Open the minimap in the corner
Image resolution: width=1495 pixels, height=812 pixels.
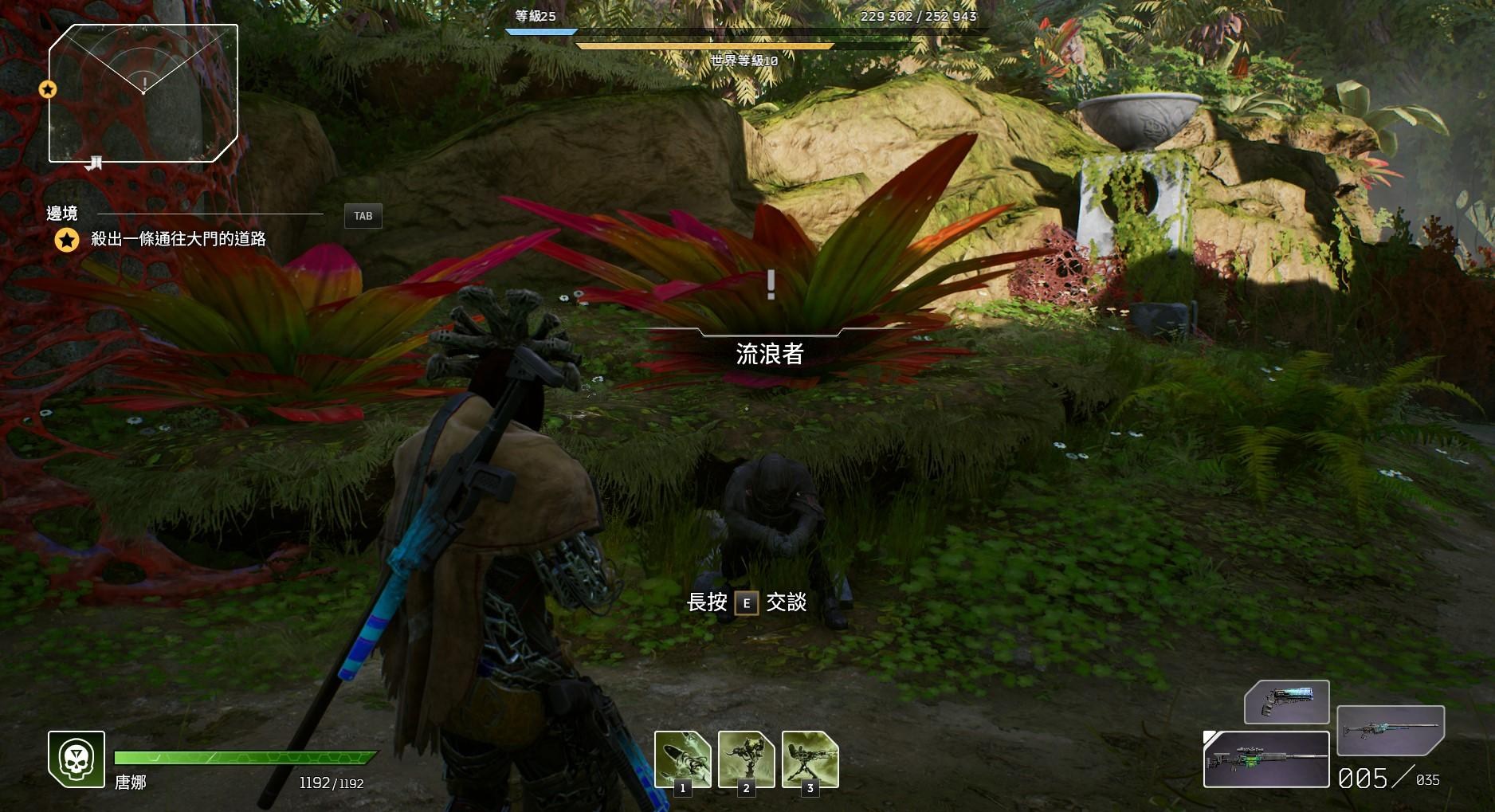click(143, 93)
